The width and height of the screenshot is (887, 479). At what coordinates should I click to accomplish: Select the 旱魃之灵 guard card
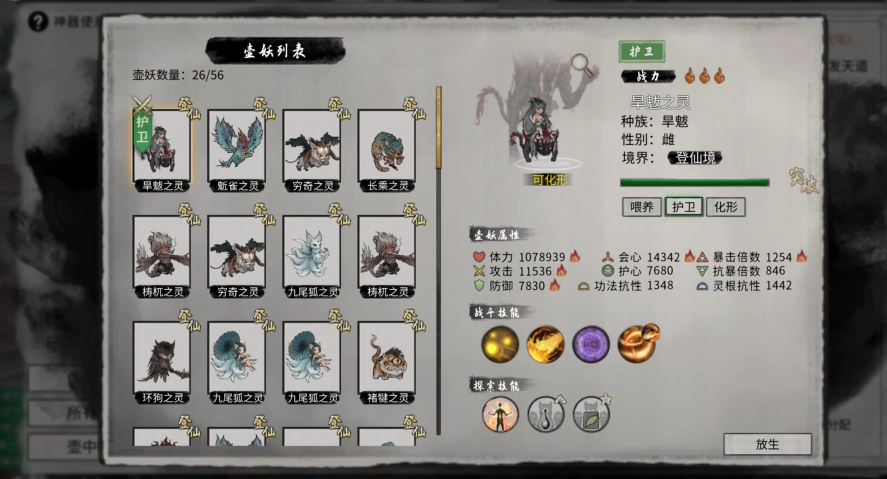click(x=161, y=146)
